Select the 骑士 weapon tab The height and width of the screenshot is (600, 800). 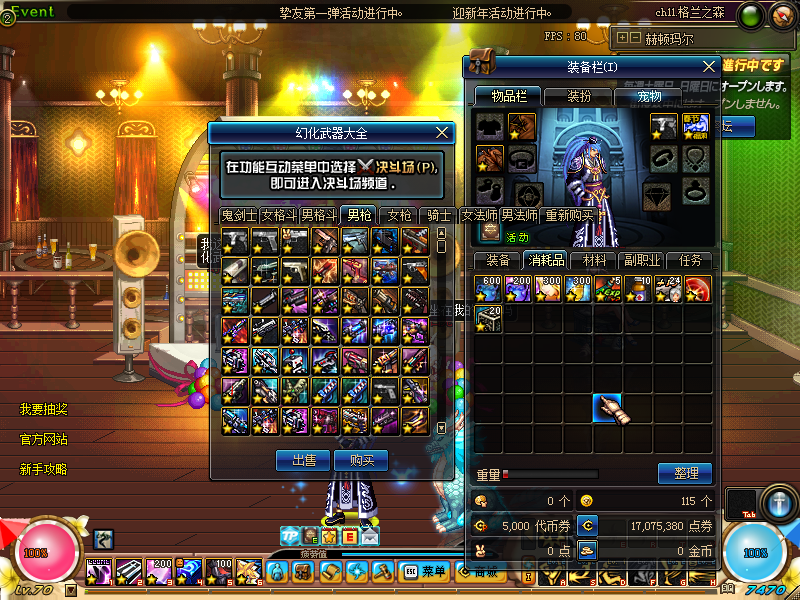click(439, 215)
